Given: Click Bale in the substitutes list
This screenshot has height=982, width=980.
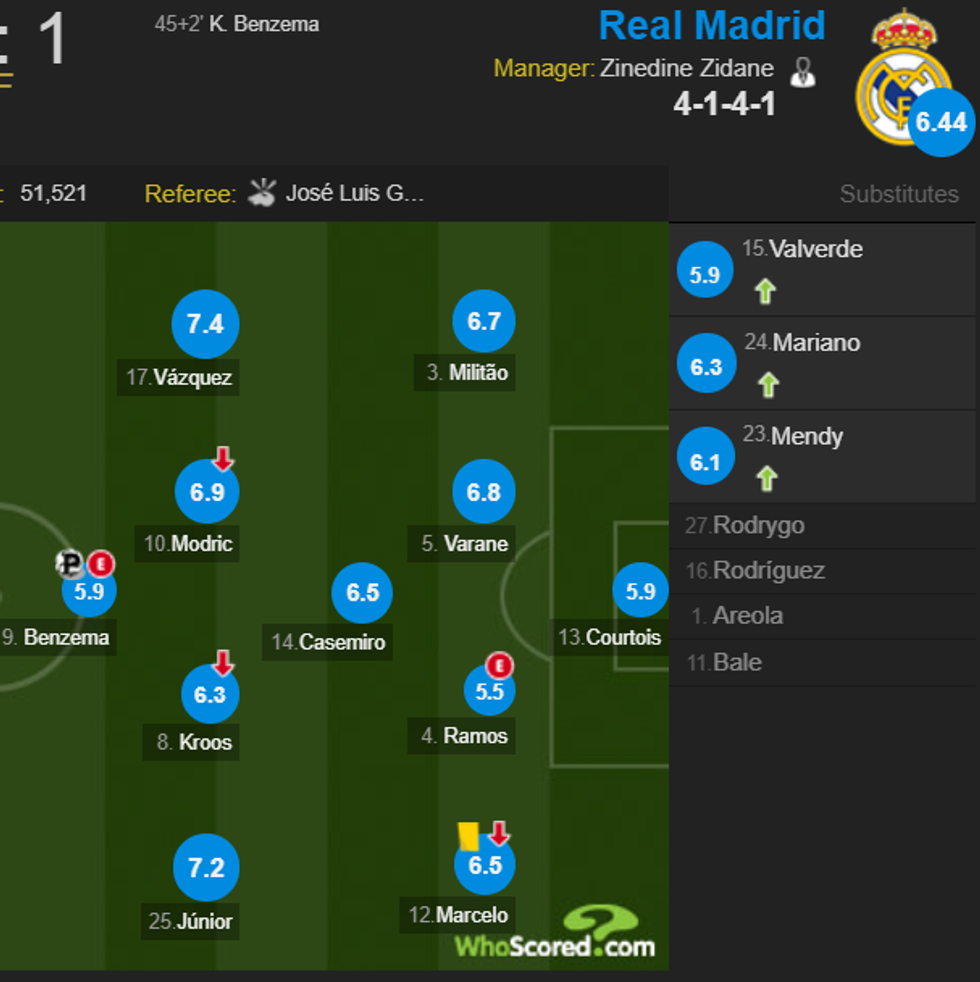Looking at the screenshot, I should pyautogui.click(x=737, y=662).
